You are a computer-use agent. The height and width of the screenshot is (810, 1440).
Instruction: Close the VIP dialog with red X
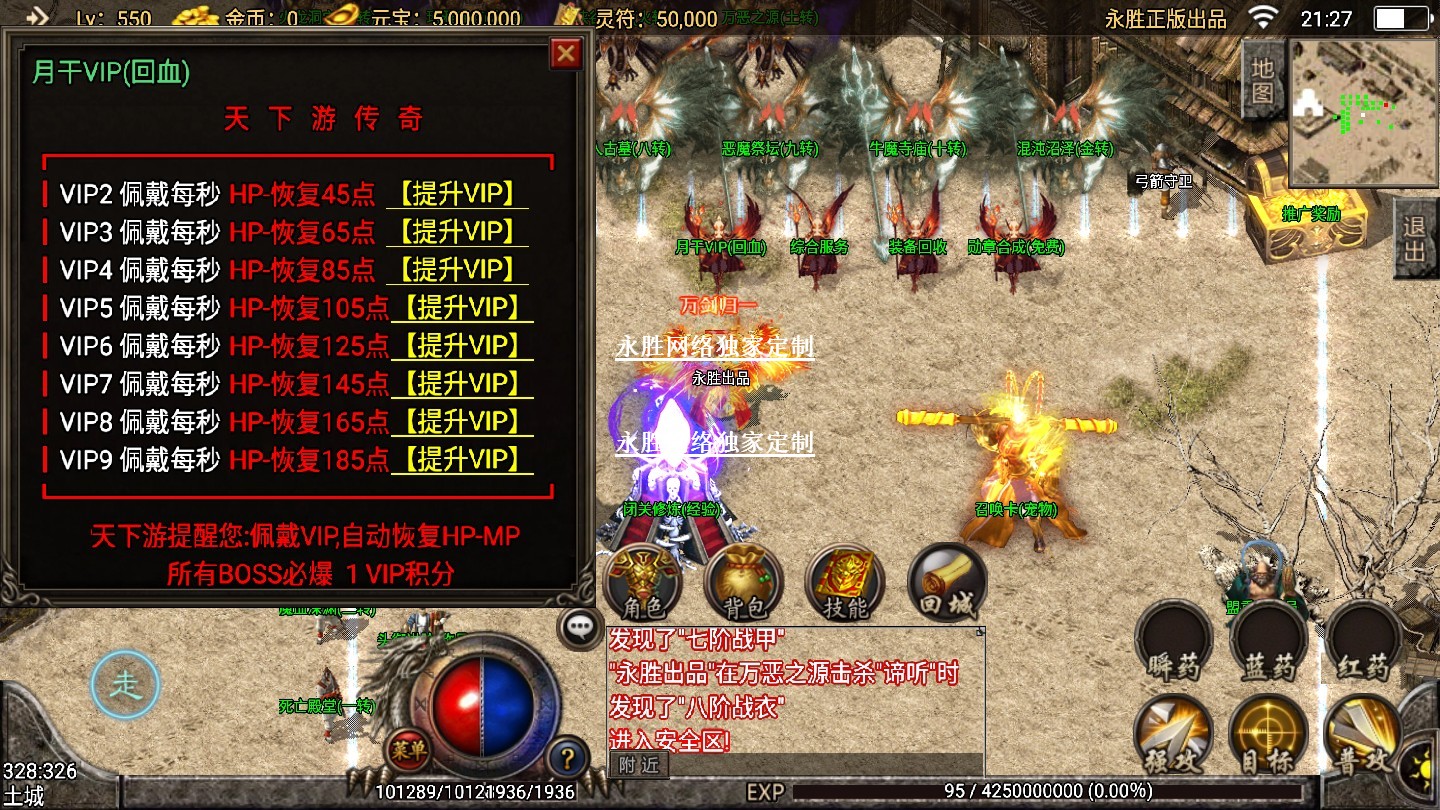(x=566, y=53)
